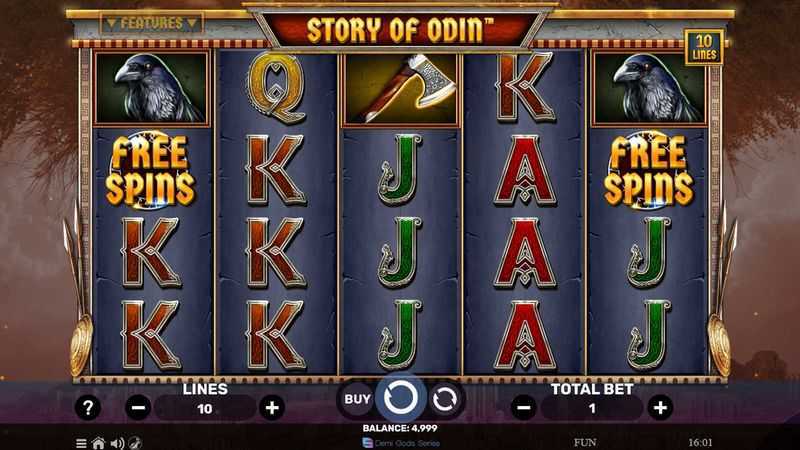Activate the autoplay button
The image size is (800, 450).
[443, 398]
